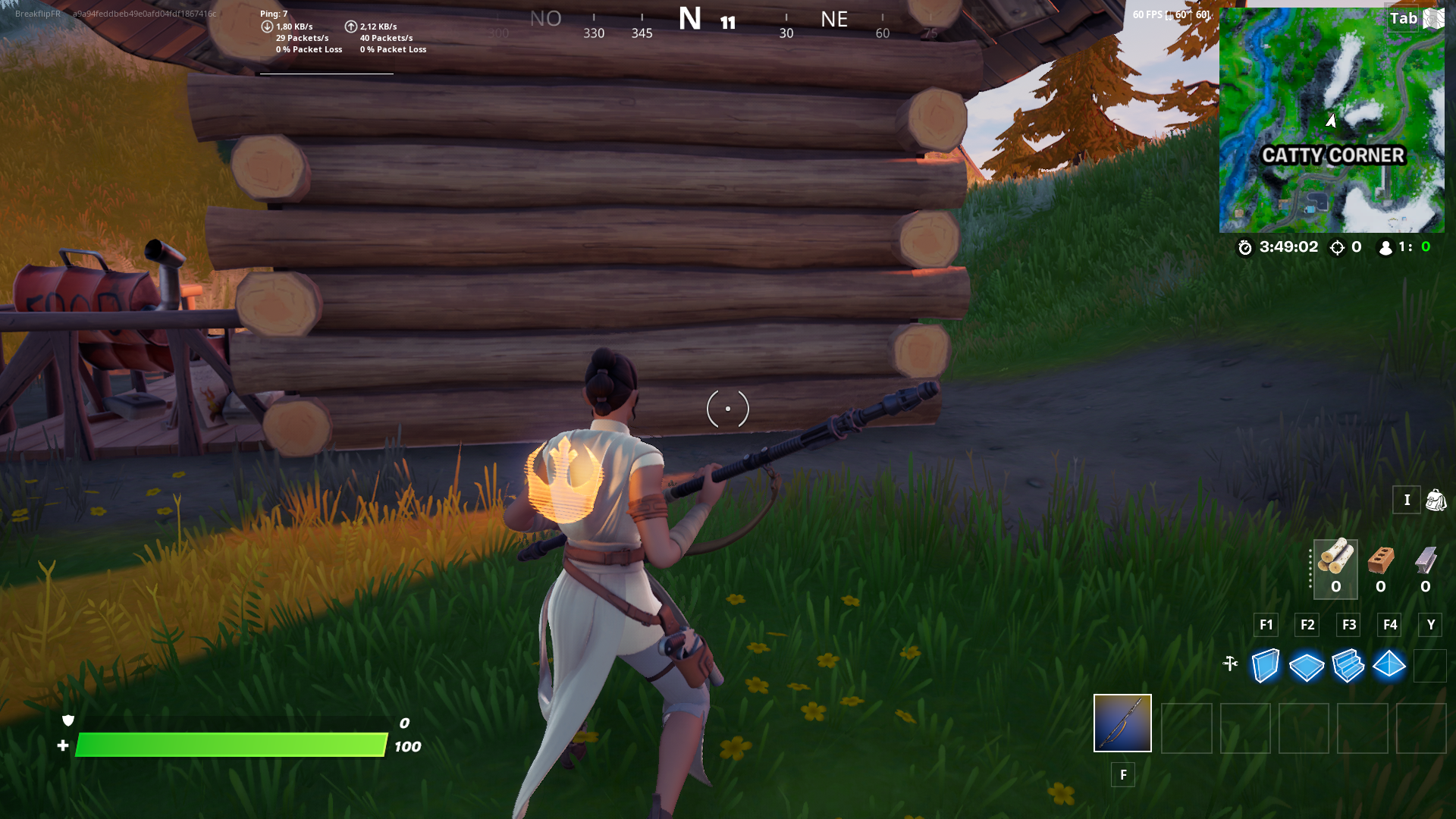Click the empty trap slot under the Y label
This screenshot has height=819, width=1456.
[x=1431, y=667]
